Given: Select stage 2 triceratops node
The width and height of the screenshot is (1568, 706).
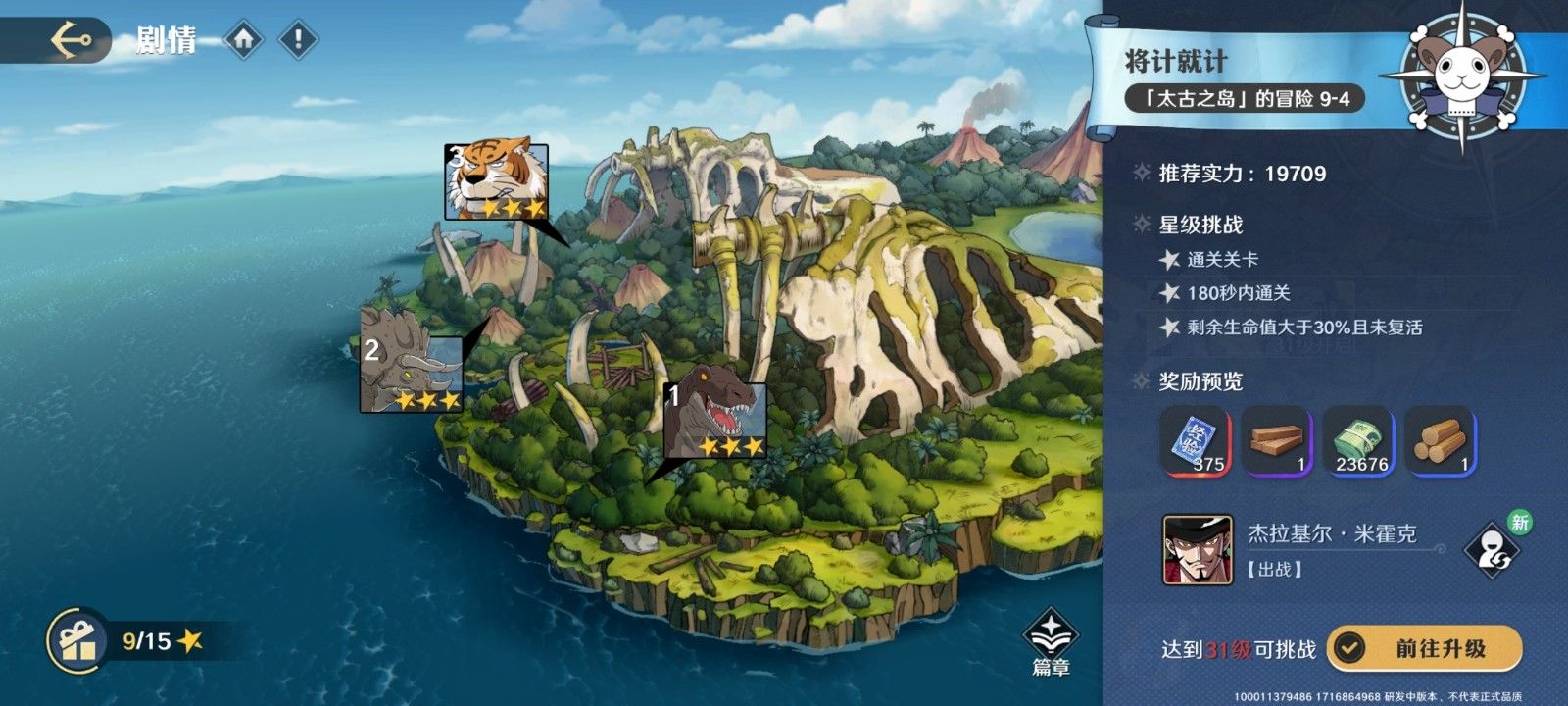Looking at the screenshot, I should click(412, 373).
